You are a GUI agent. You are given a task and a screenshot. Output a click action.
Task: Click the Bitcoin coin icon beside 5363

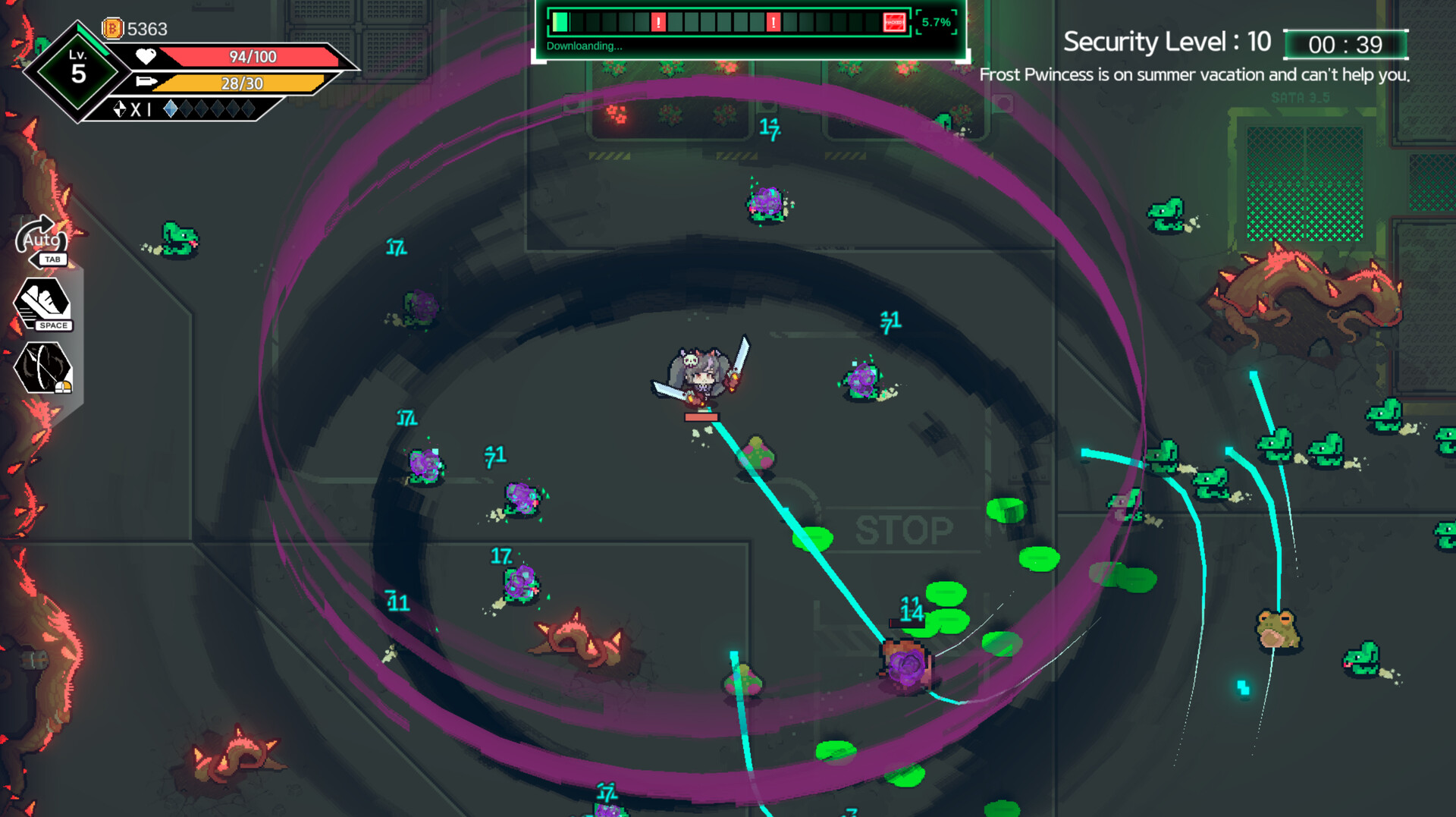111,28
